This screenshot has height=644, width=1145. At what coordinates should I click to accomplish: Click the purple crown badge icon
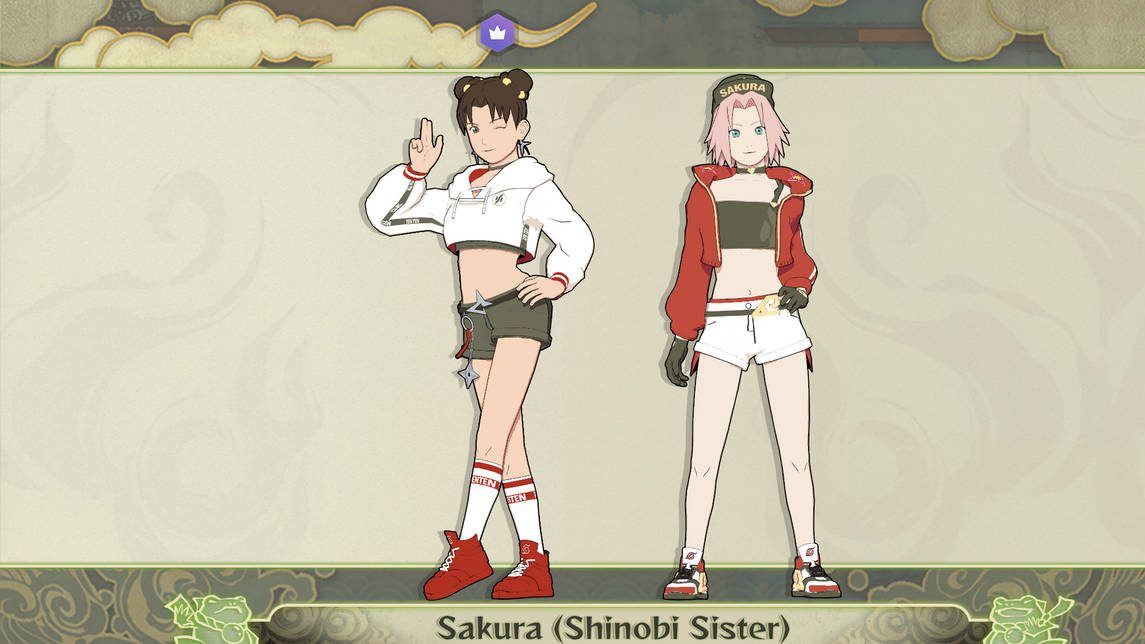point(497,32)
